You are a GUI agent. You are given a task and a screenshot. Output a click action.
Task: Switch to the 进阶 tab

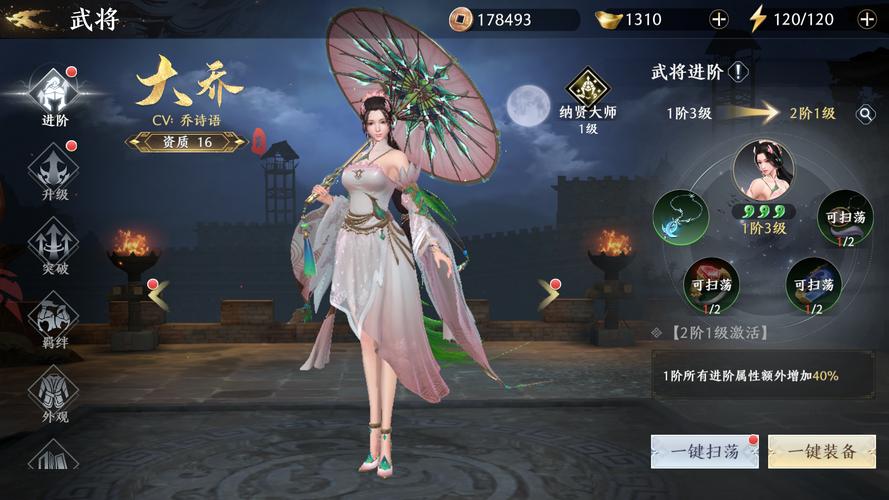coord(54,98)
